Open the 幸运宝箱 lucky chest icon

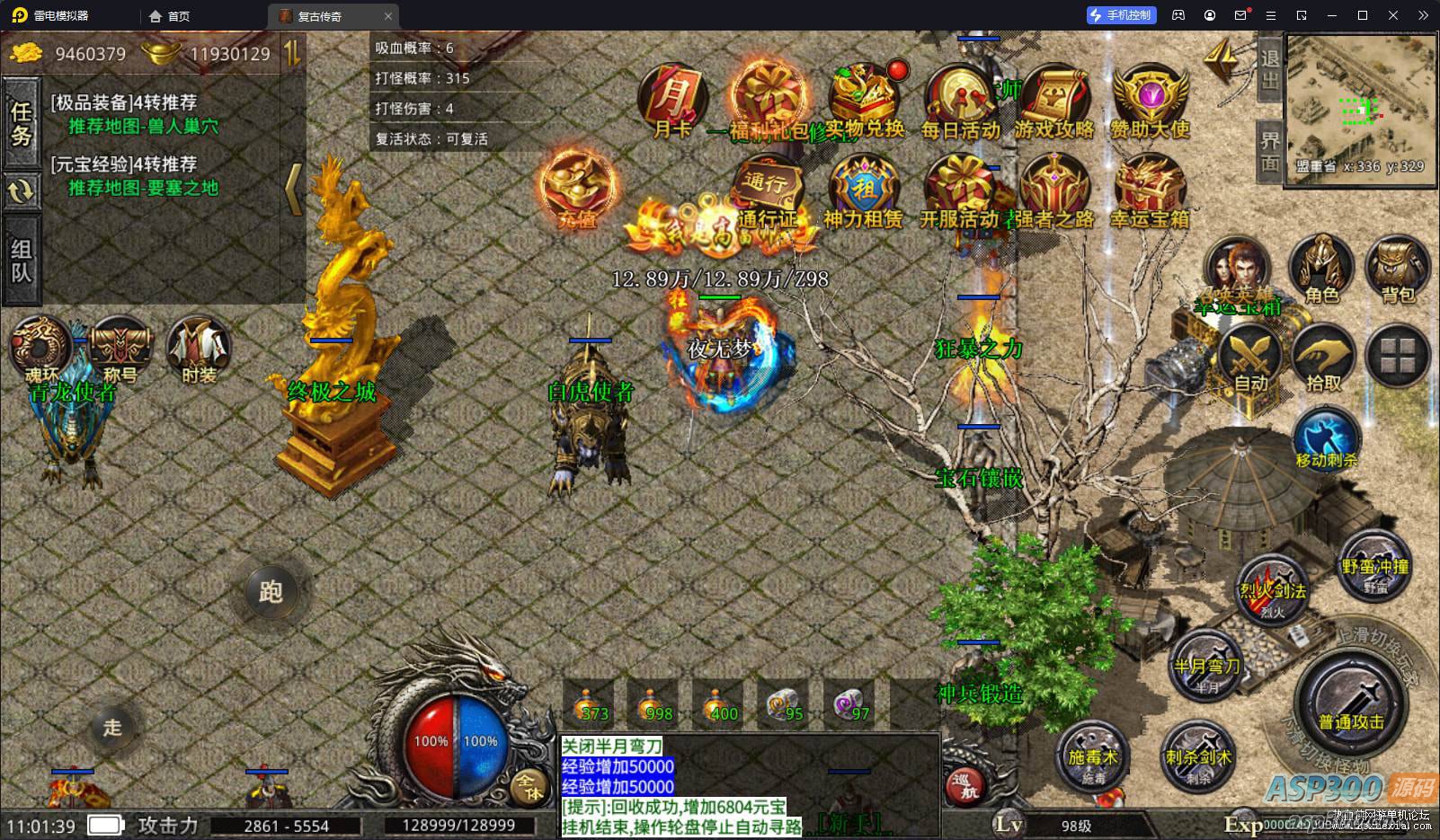(1150, 190)
